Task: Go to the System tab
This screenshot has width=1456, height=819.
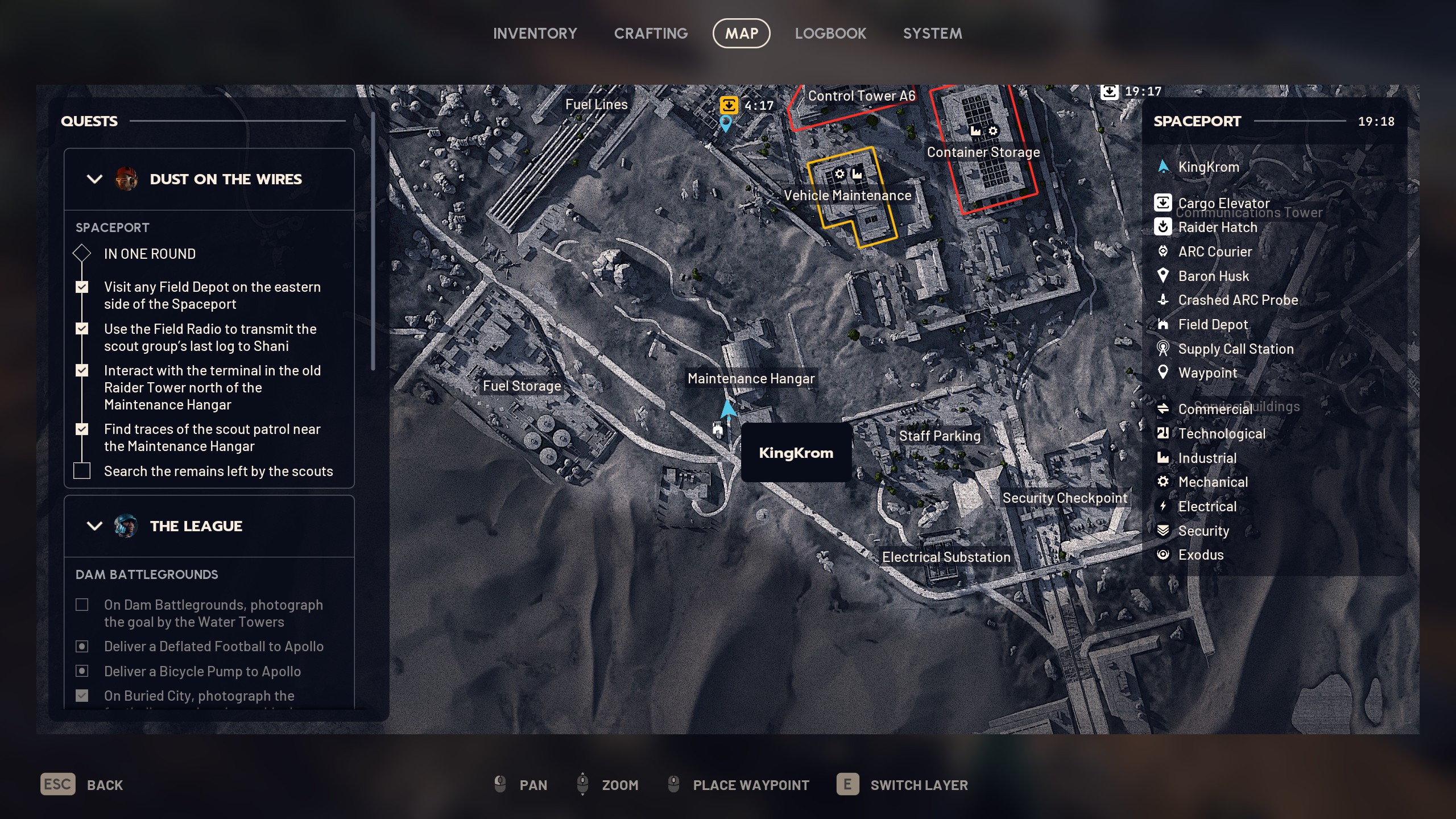Action: 932,34
